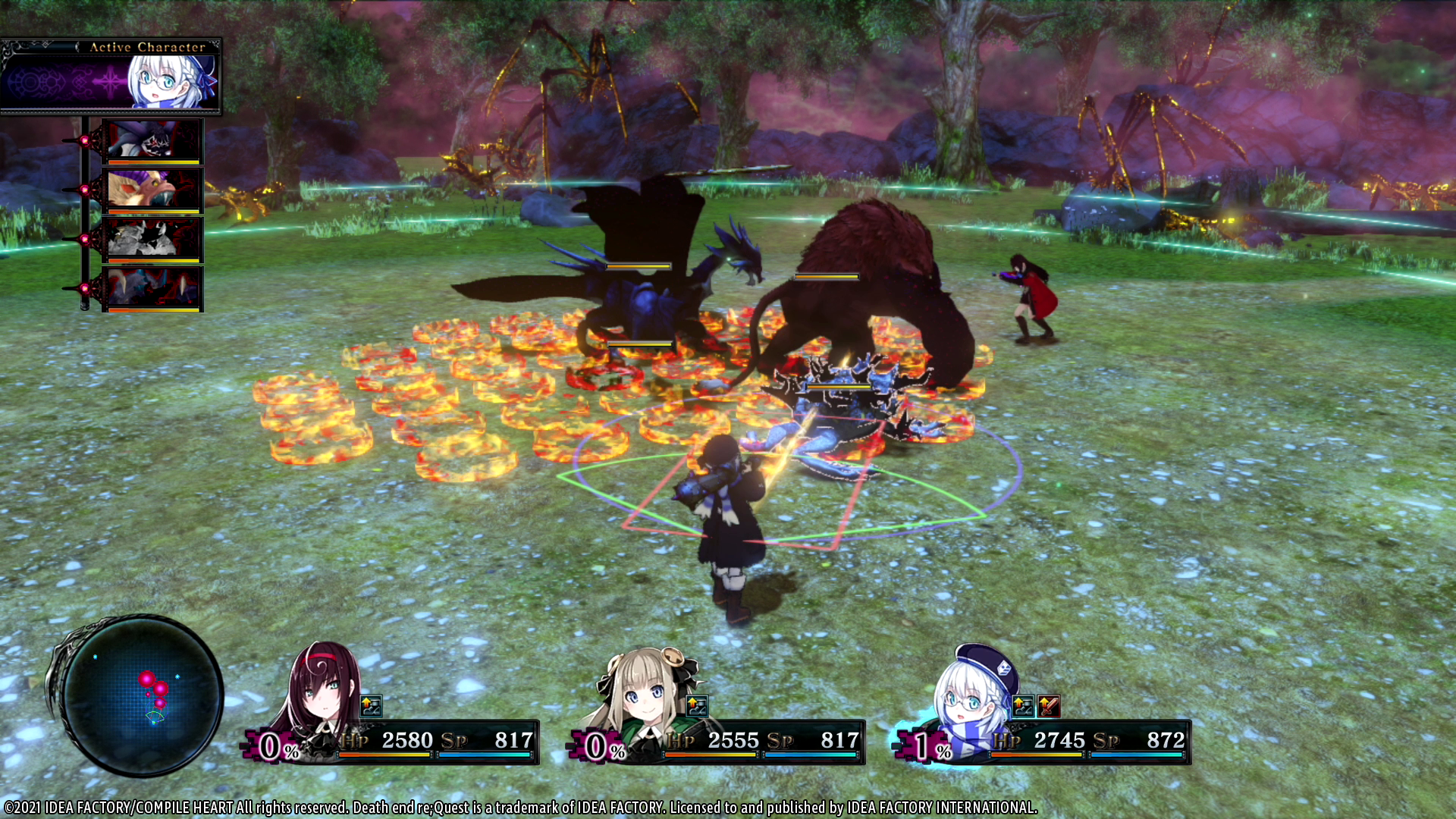The image size is (1456, 819).
Task: Select the purple-maned beast turn order portrait
Action: pyautogui.click(x=152, y=190)
